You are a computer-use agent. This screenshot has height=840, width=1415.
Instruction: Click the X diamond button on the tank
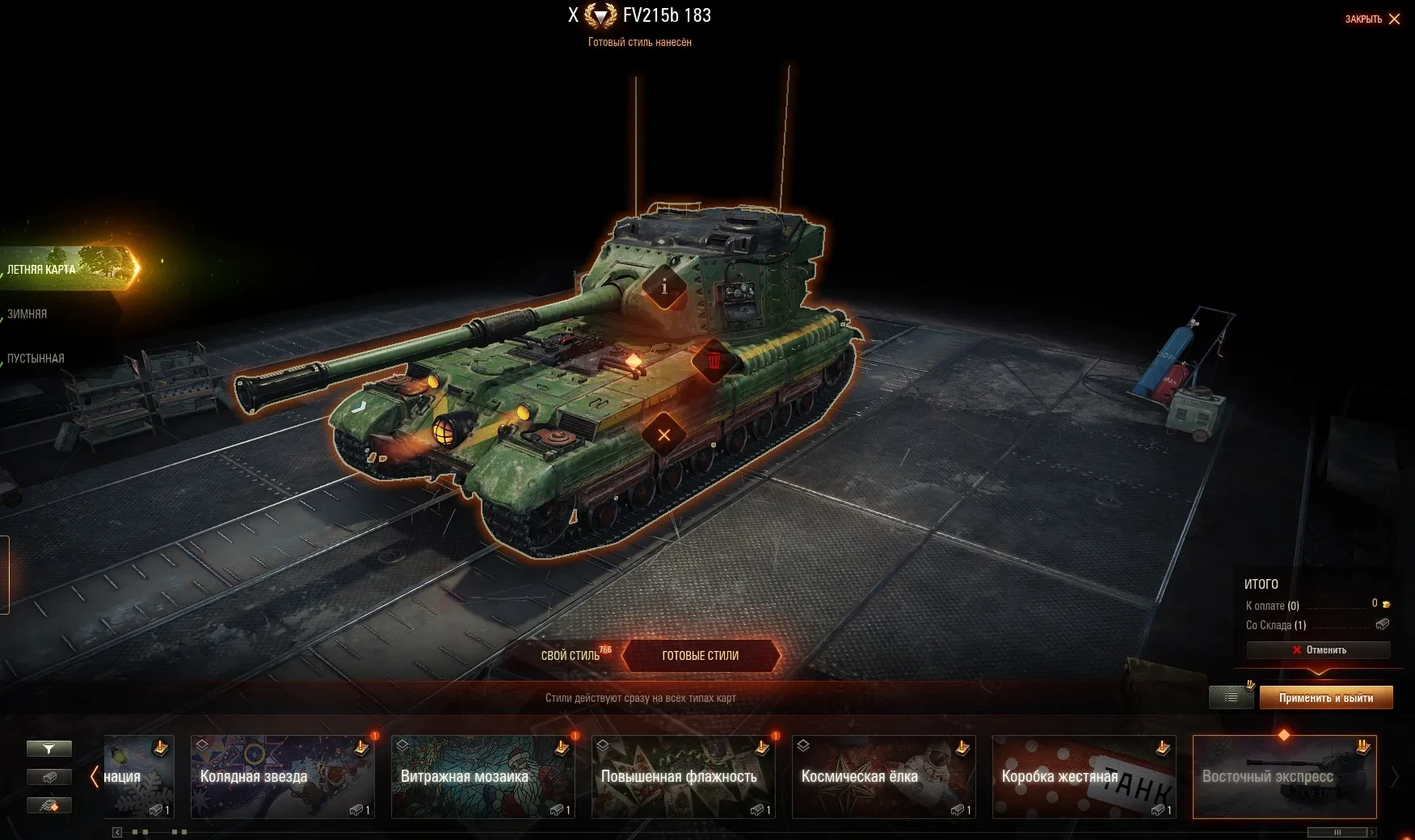click(664, 435)
